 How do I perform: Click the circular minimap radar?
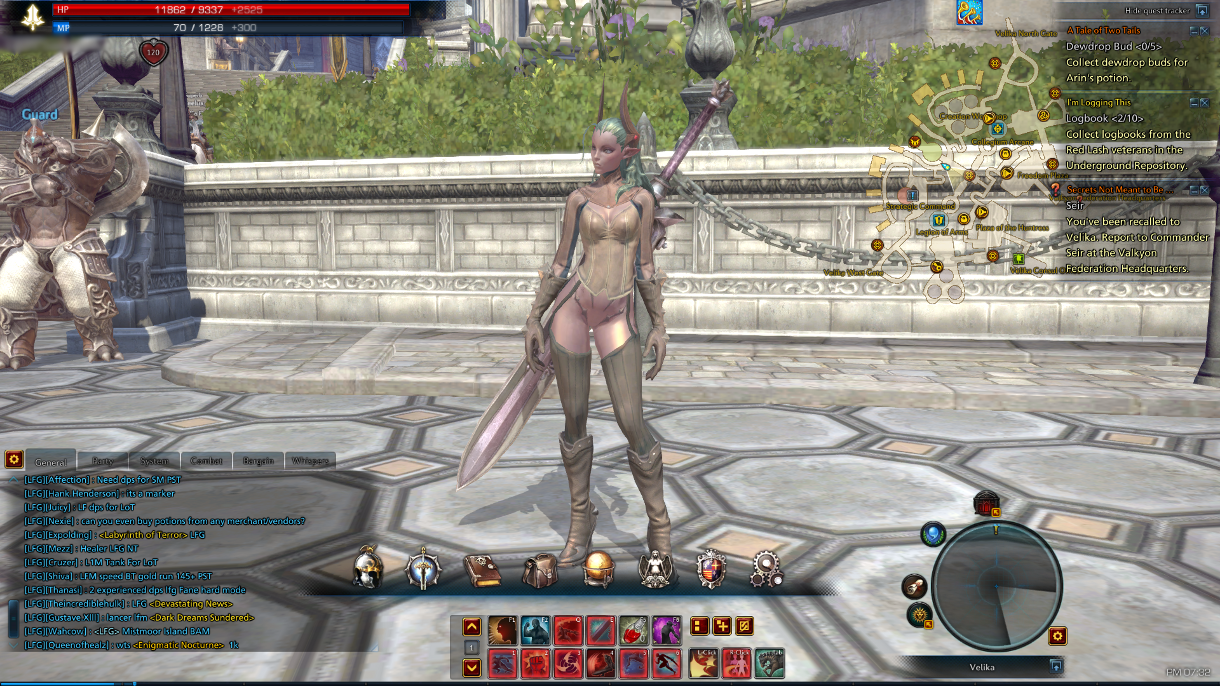[996, 586]
